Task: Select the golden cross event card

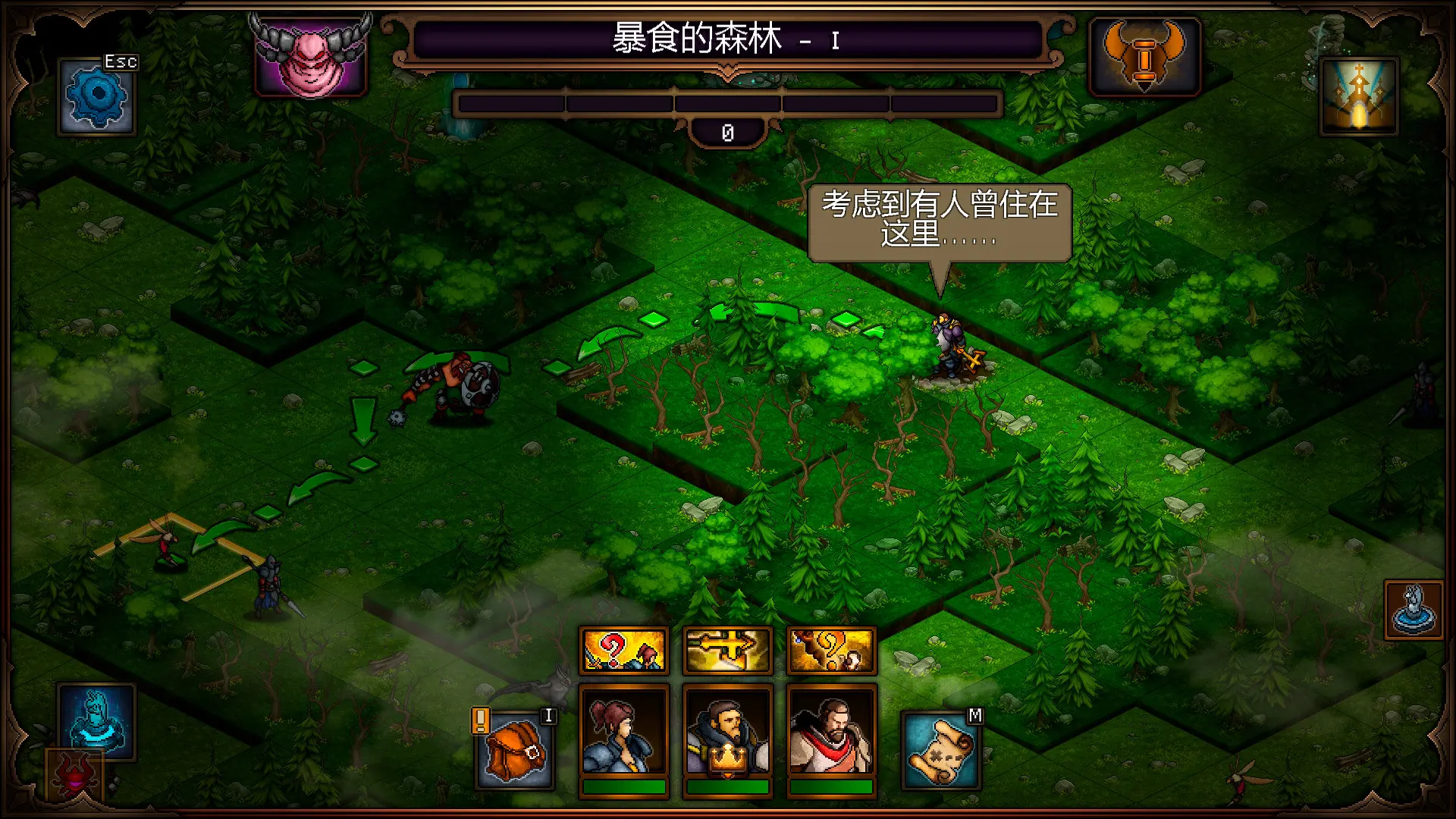Action: coord(727,649)
